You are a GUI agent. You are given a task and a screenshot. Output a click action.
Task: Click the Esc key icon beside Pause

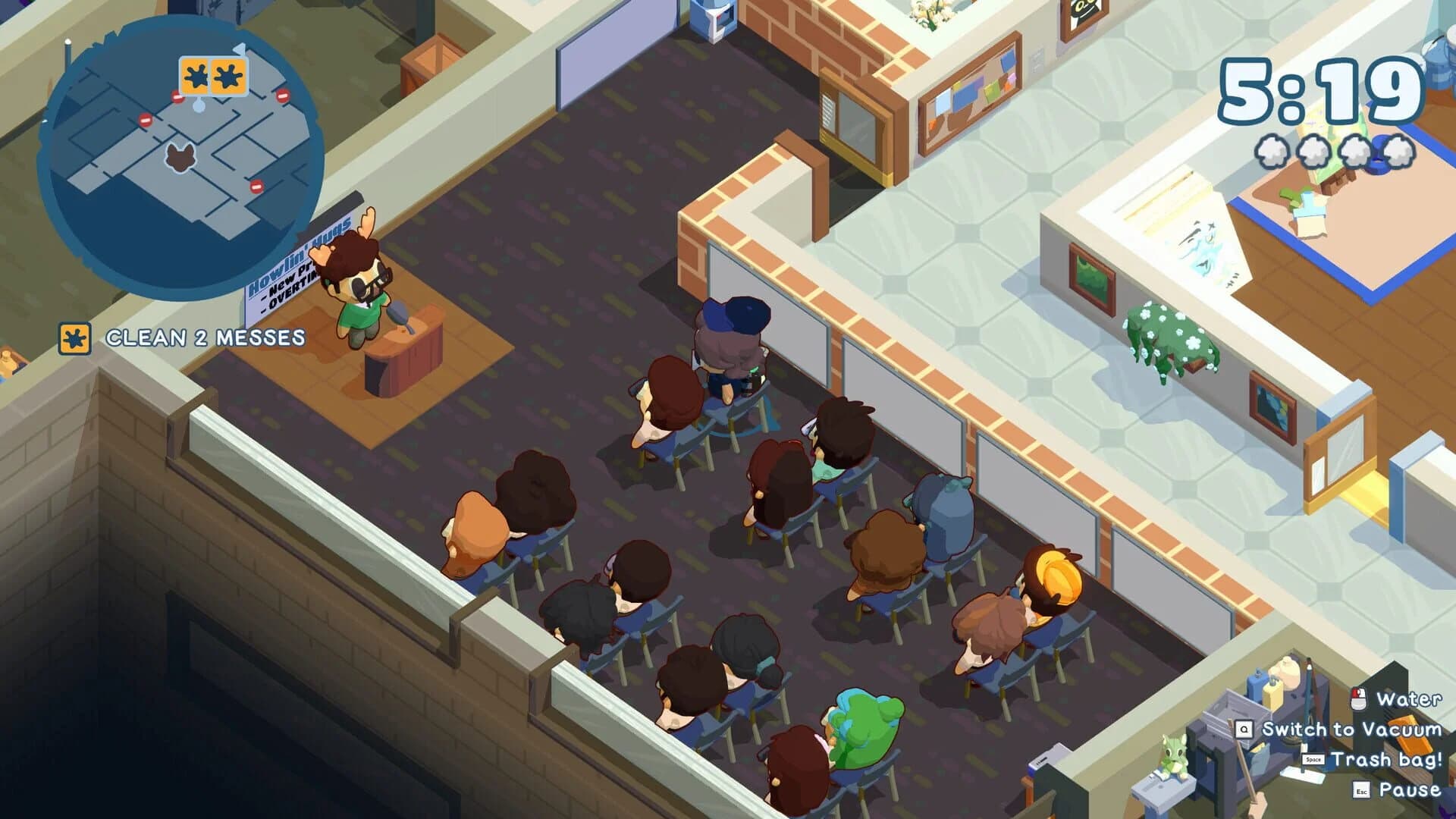coord(1361,792)
